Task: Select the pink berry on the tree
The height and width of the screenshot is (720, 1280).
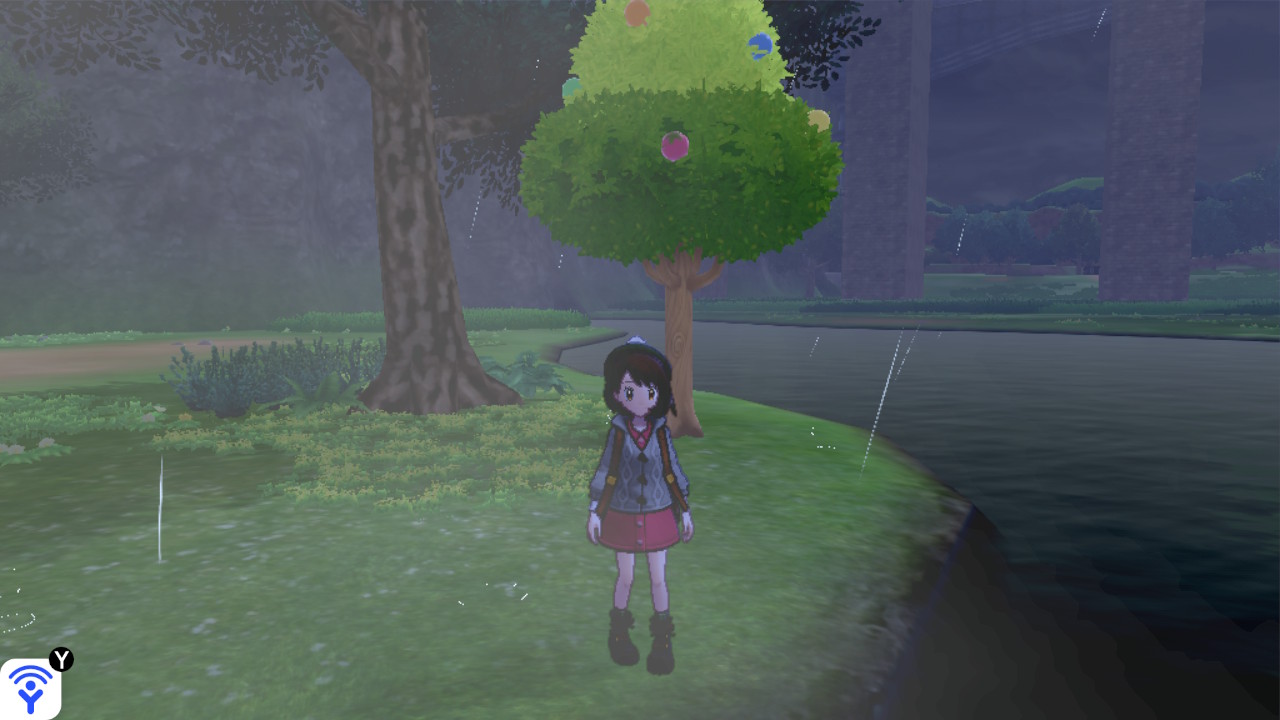Action: [x=674, y=147]
